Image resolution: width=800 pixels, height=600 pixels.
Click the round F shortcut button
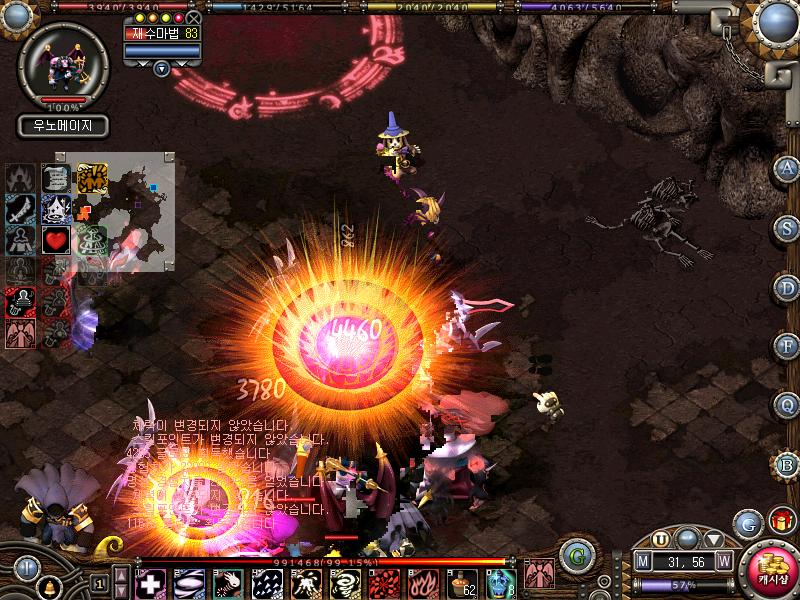point(787,346)
